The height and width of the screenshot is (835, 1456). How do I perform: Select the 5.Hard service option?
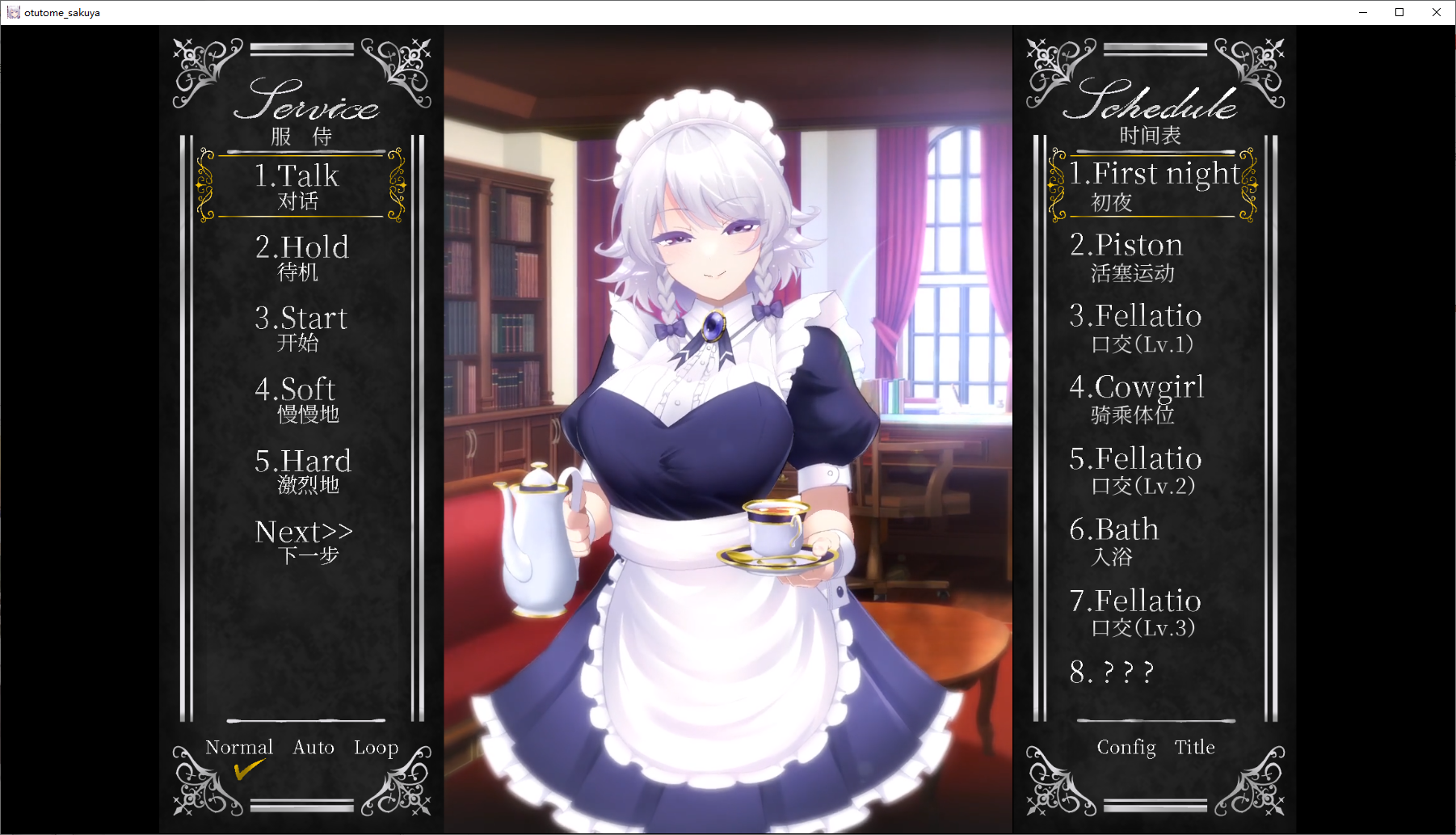pos(303,470)
